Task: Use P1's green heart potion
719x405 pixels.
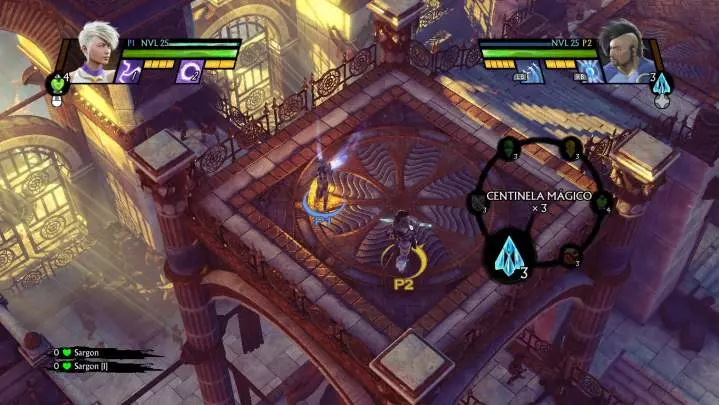Action: (58, 84)
